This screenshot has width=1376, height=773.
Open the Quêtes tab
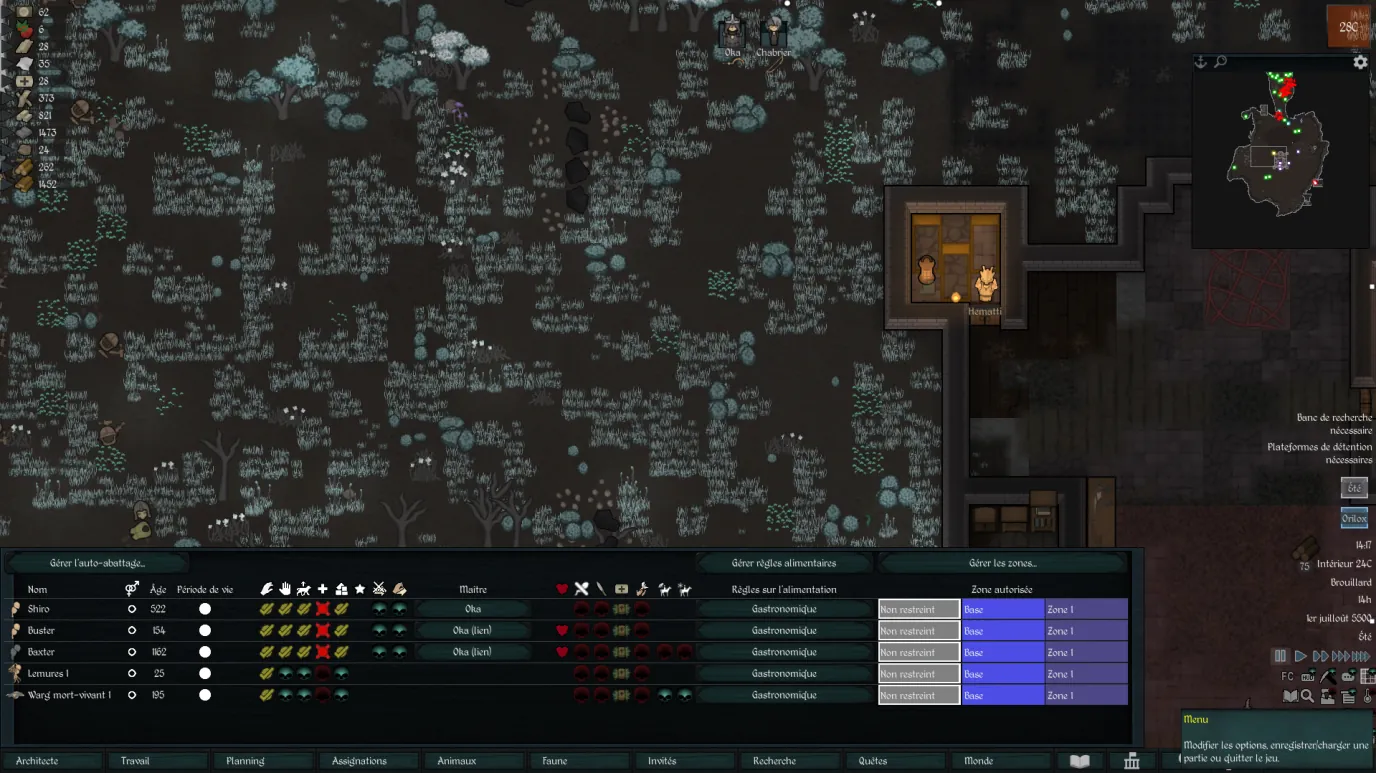coord(896,761)
